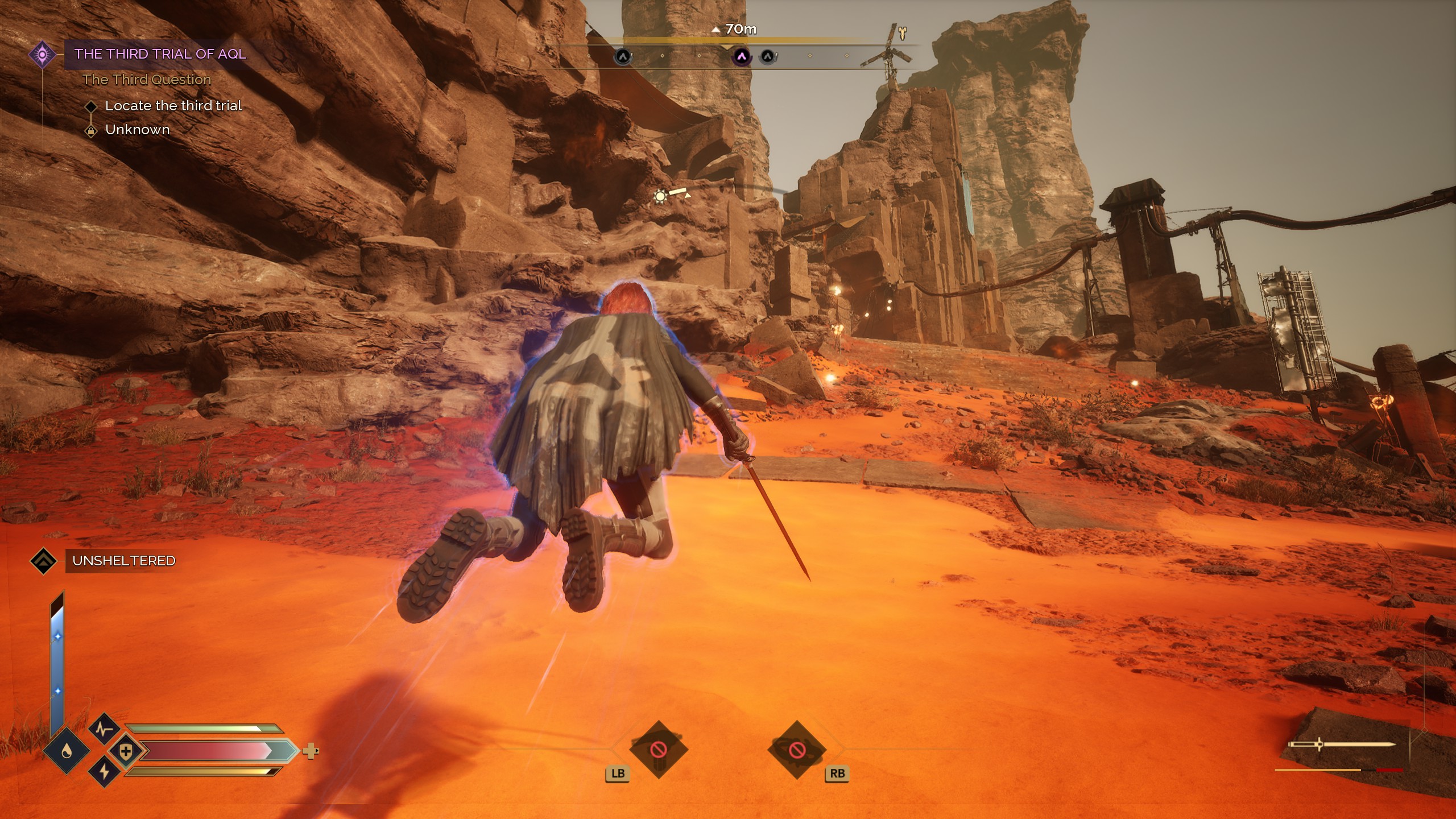Viewport: 1456px width, 819px height.
Task: Click the blocked LB ability slot
Action: (x=659, y=750)
